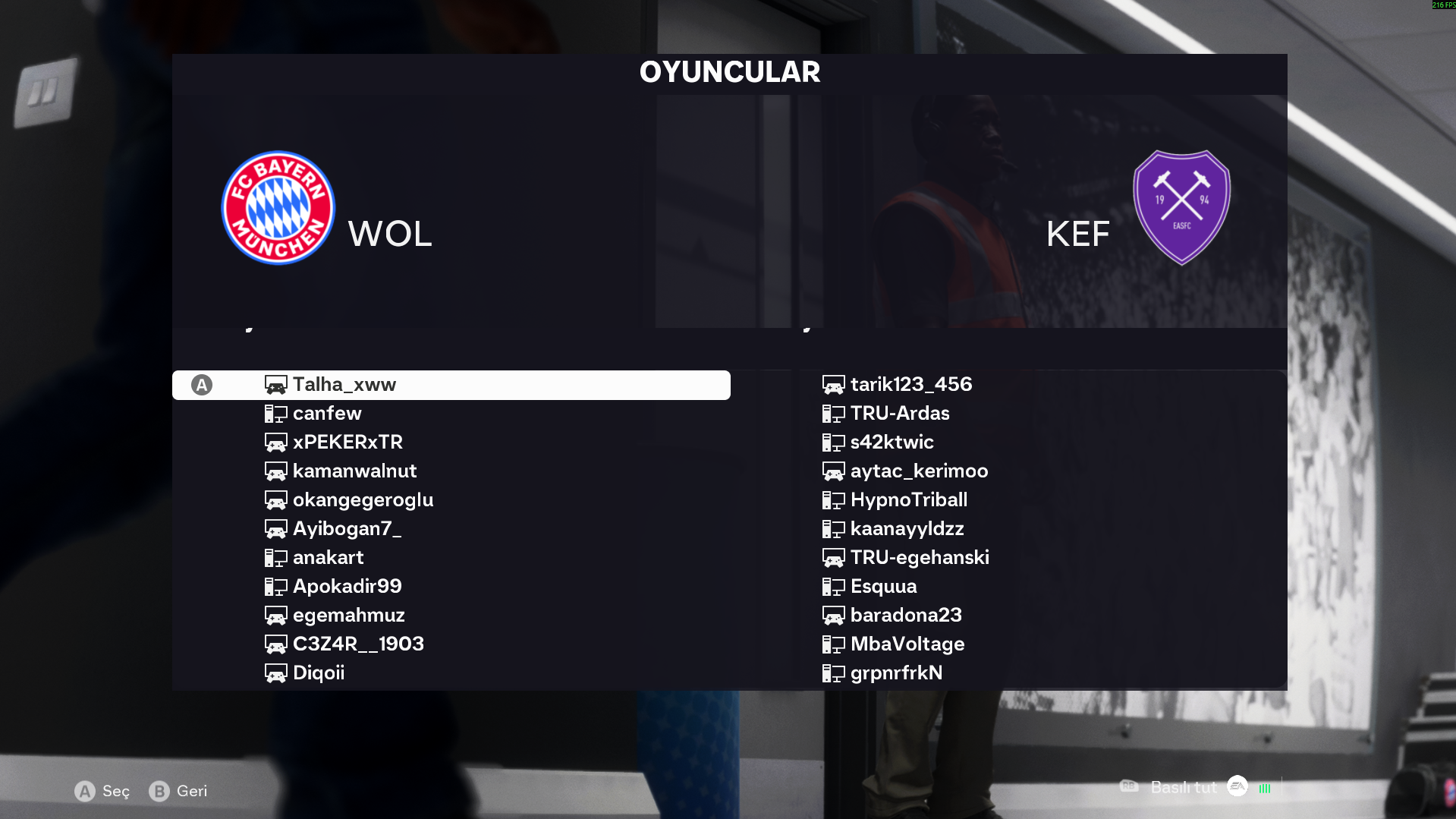
Task: Select TRU-egehanski player row
Action: click(920, 558)
